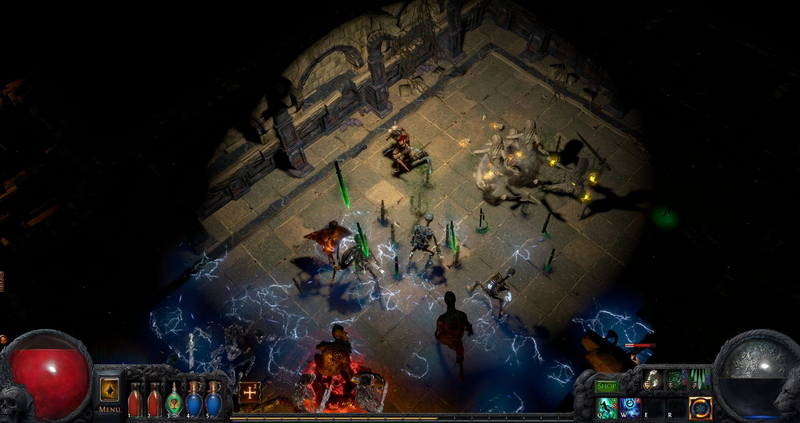Select the green swirl skill icon
Viewport: 800px width, 423px height.
coord(677,380)
